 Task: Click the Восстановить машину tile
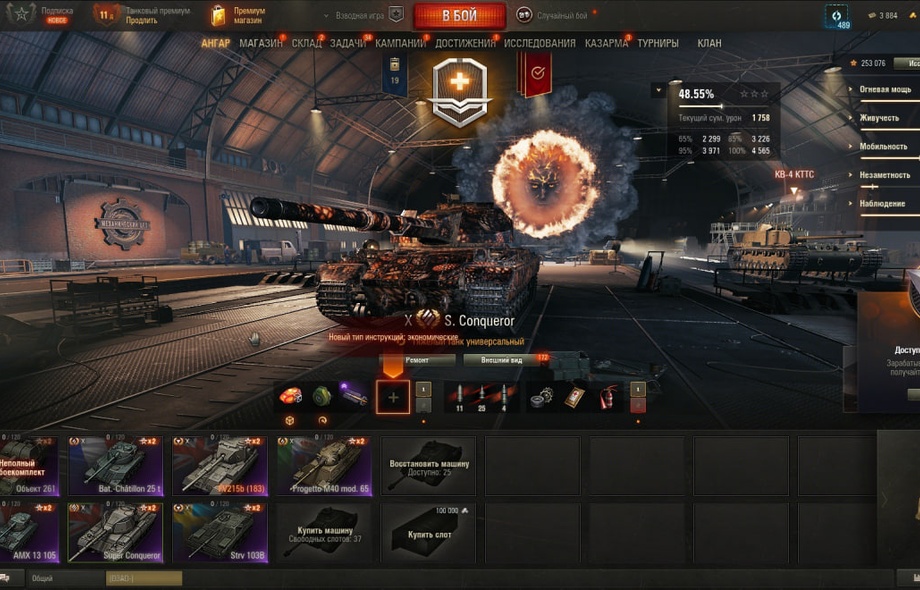tap(428, 465)
